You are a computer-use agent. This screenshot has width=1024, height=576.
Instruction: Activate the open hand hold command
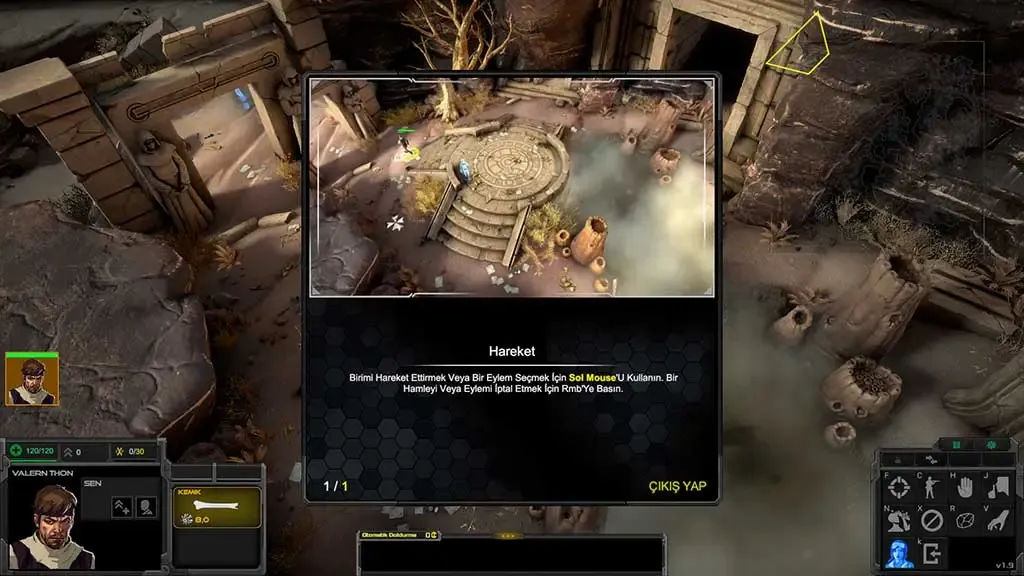pos(964,489)
